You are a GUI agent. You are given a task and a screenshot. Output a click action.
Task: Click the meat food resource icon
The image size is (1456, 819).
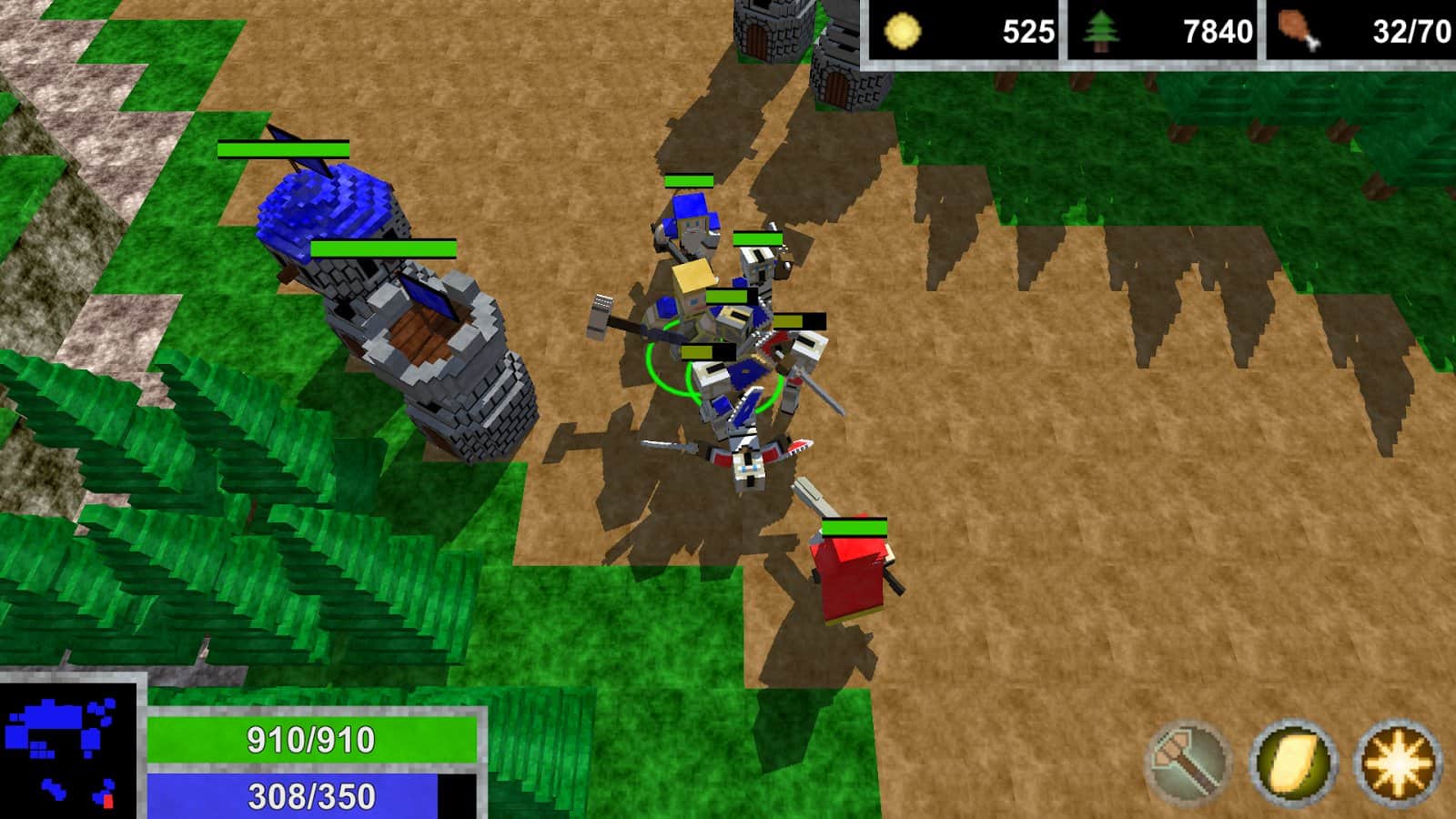[x=1298, y=29]
